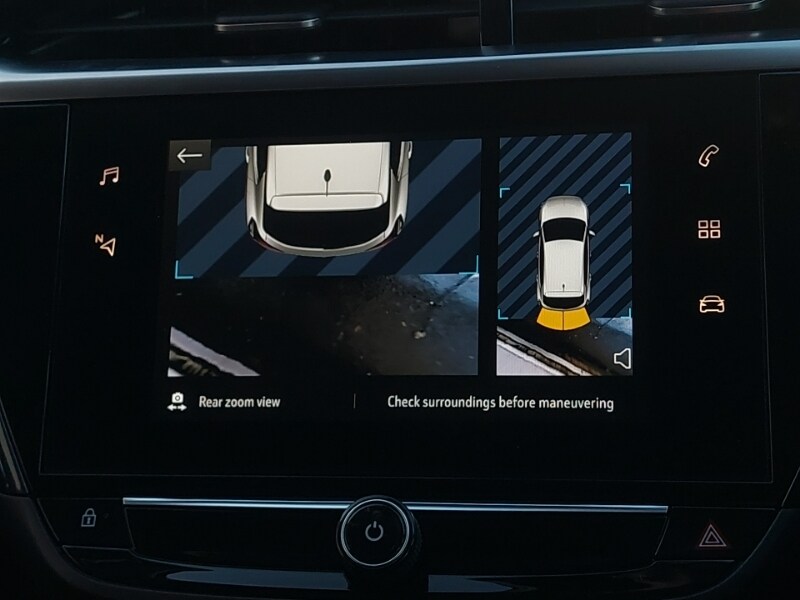The image size is (800, 600).
Task: Open the music media icon
Action: coord(108,176)
